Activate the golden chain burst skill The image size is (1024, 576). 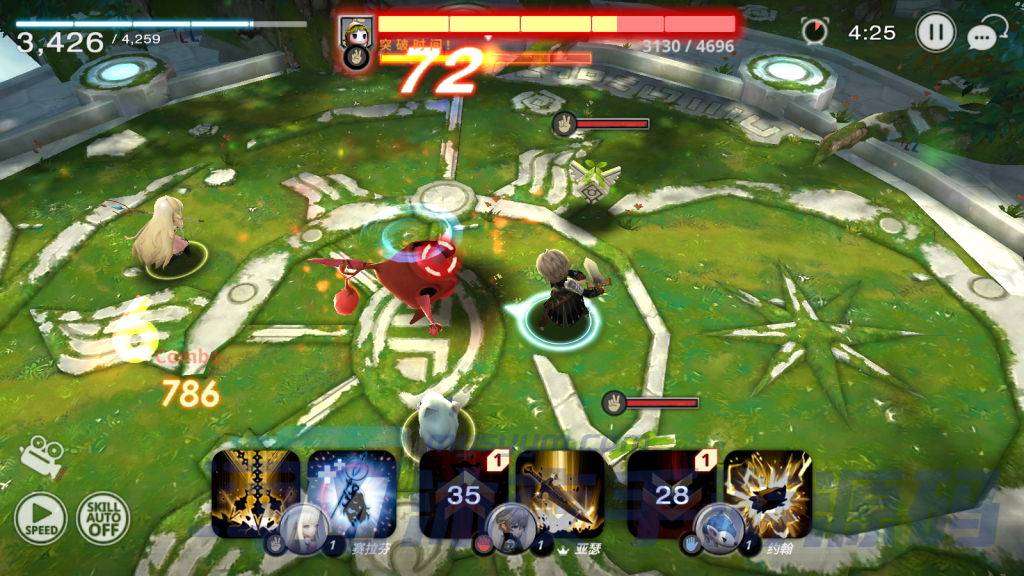[x=255, y=490]
